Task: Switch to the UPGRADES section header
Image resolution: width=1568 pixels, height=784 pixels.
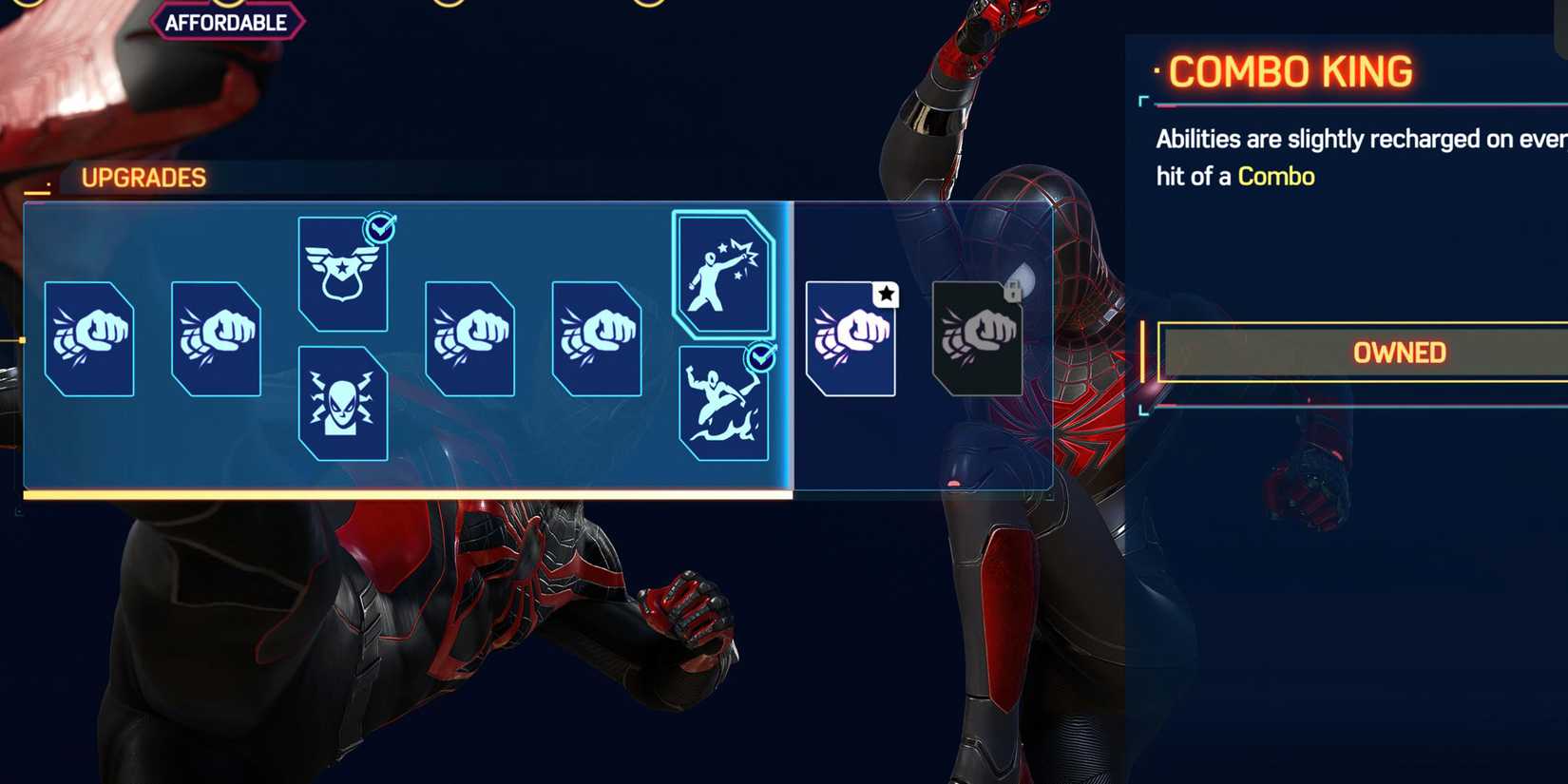Action: click(x=144, y=177)
